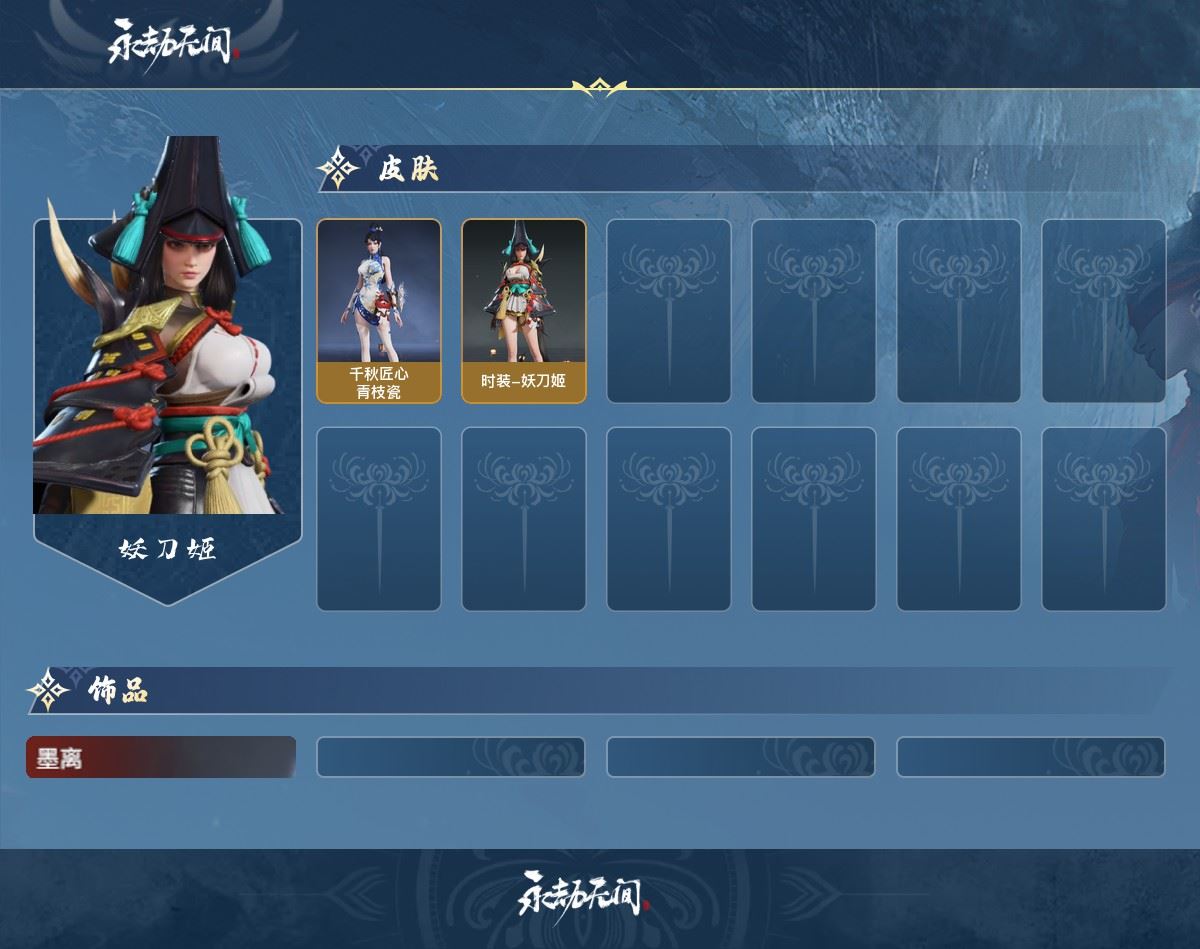Click the 永劫无间 logo at the top
Screen dimensions: 1200x949
click(x=171, y=44)
